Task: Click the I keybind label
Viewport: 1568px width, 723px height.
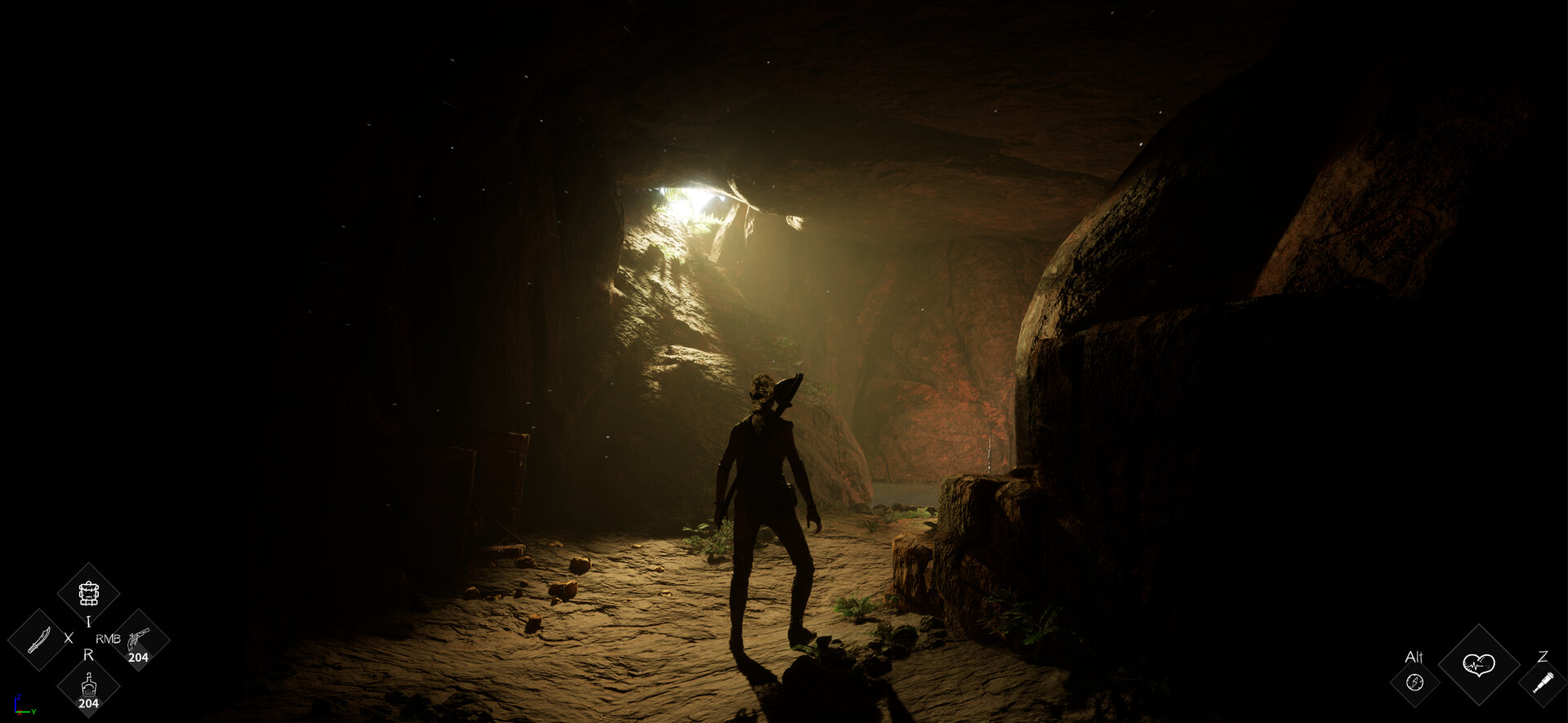Action: pos(88,620)
